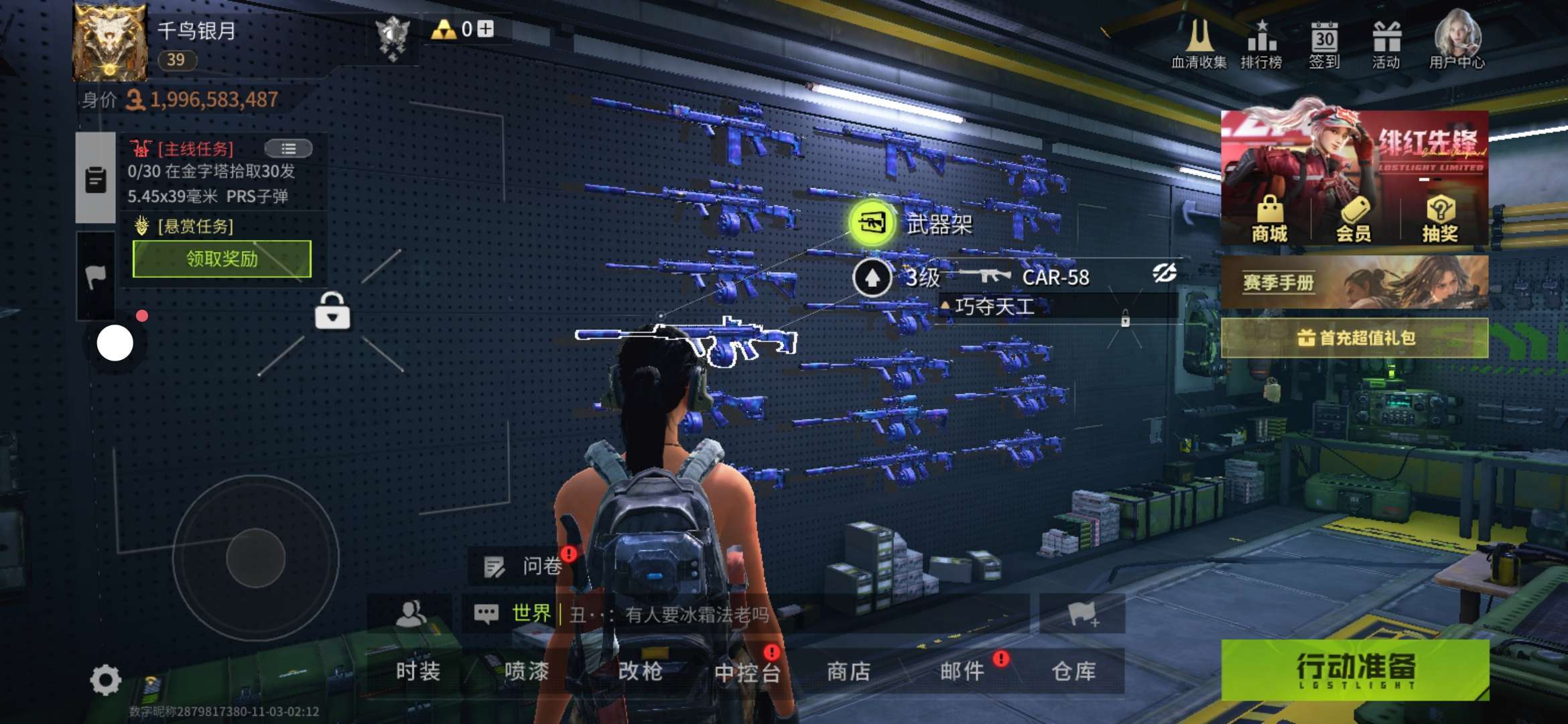The height and width of the screenshot is (724, 1568).
Task: Open the 时装 outfits menu
Action: (417, 671)
